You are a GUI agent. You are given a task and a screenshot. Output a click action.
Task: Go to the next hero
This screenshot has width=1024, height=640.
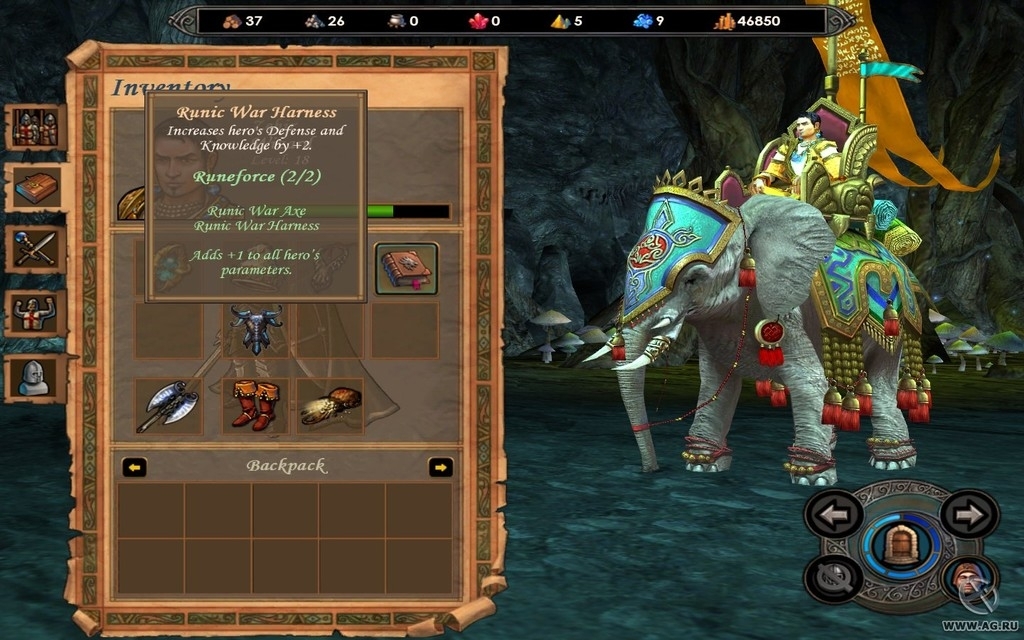coord(970,514)
